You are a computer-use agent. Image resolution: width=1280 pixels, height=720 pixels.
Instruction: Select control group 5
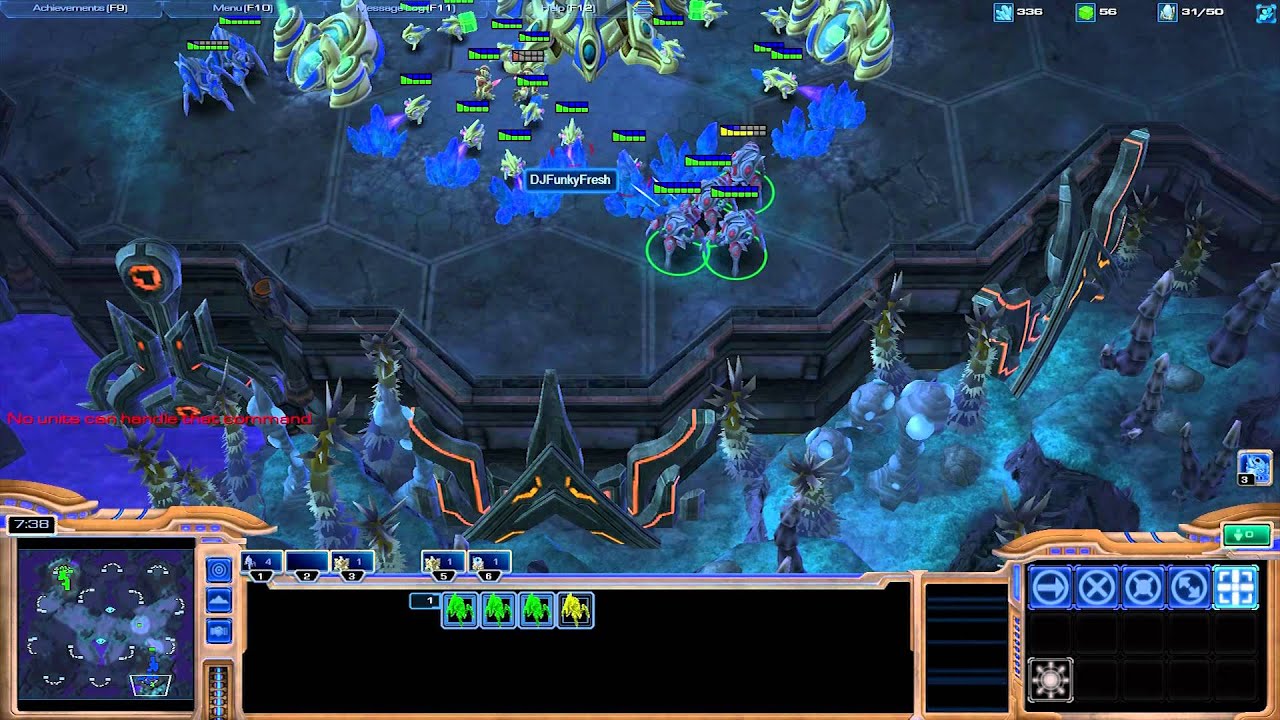pos(443,564)
